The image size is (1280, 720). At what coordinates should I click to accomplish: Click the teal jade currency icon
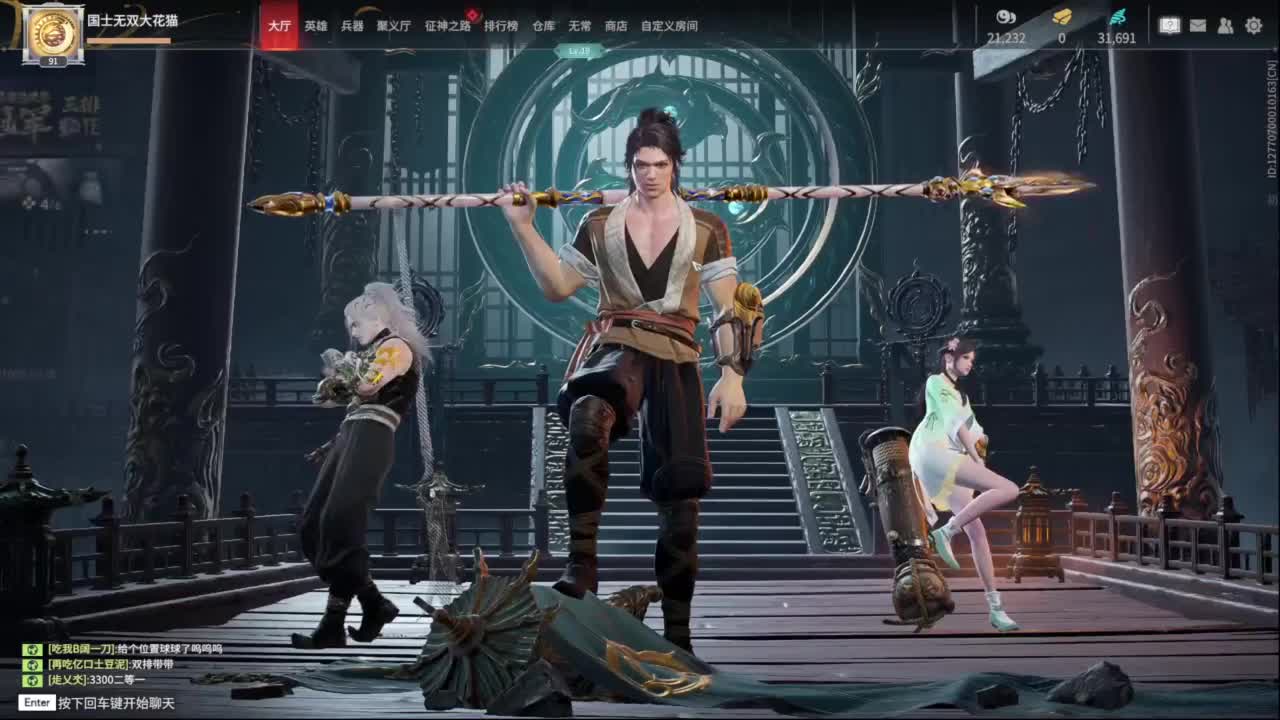coord(1120,15)
